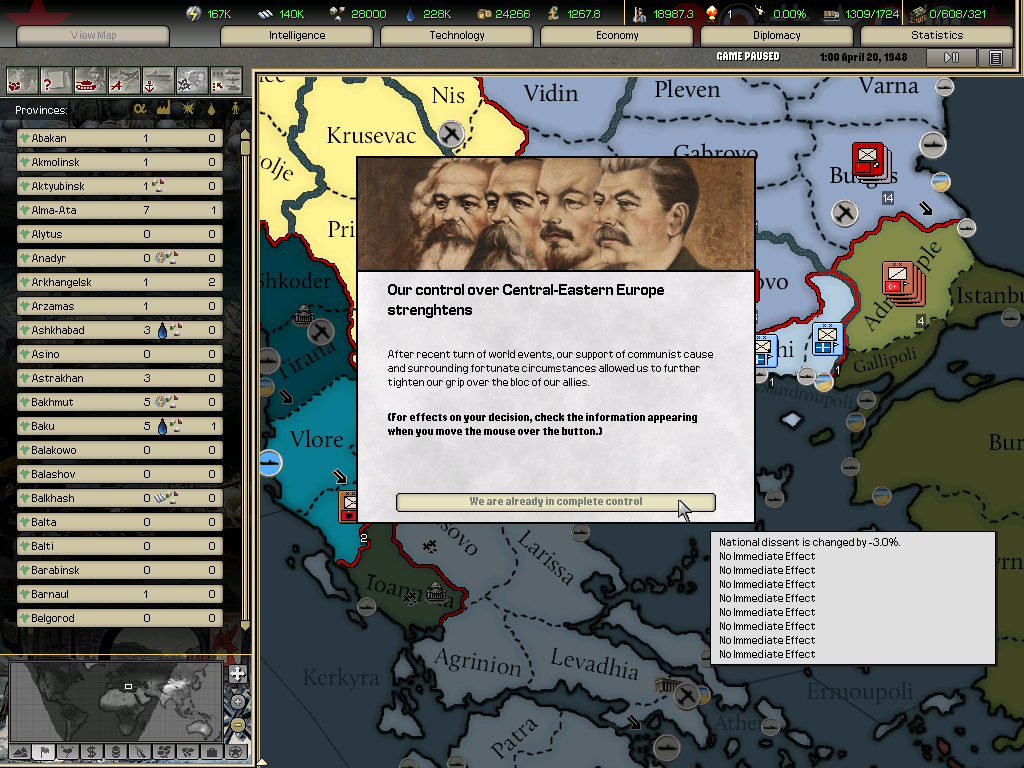This screenshot has height=768, width=1024.
Task: Switch to the Technology tab
Action: pyautogui.click(x=457, y=36)
